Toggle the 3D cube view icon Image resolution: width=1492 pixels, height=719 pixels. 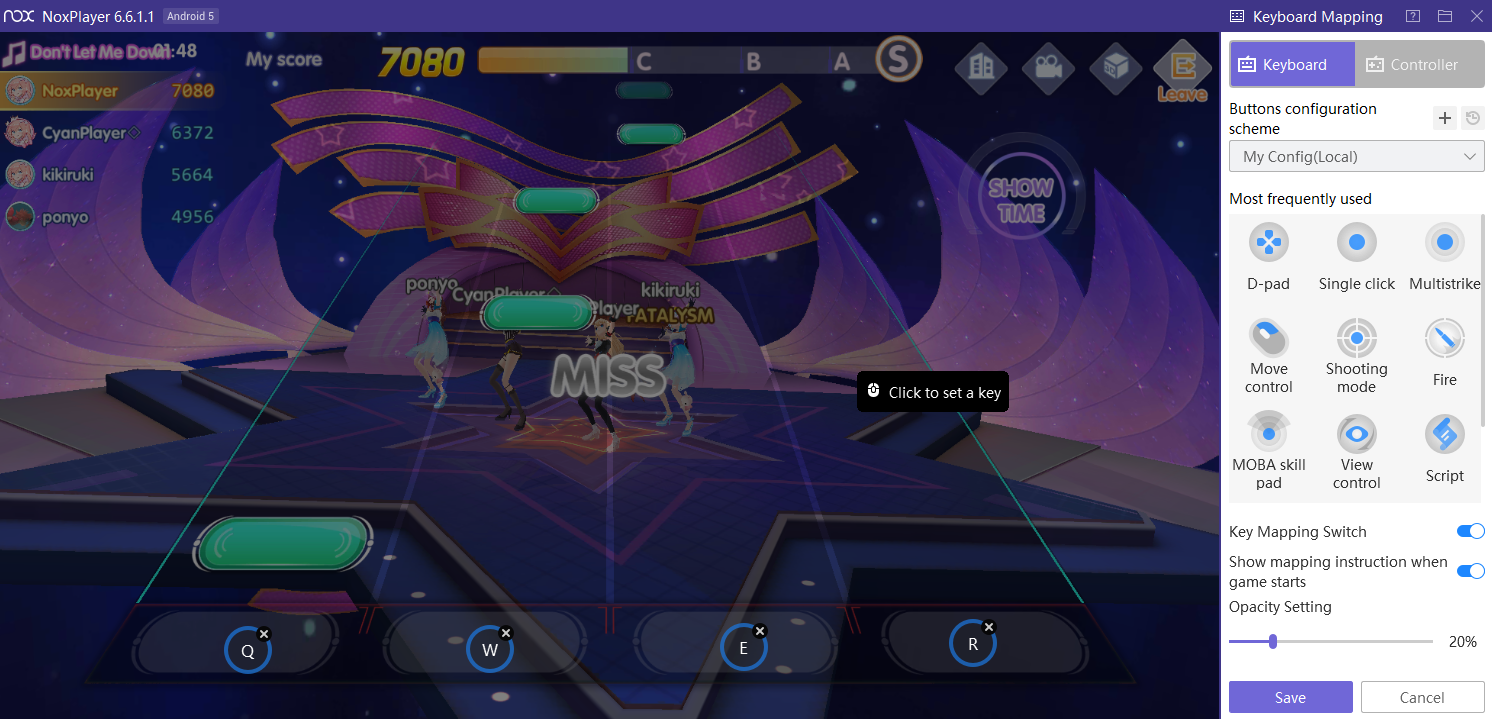point(1115,67)
